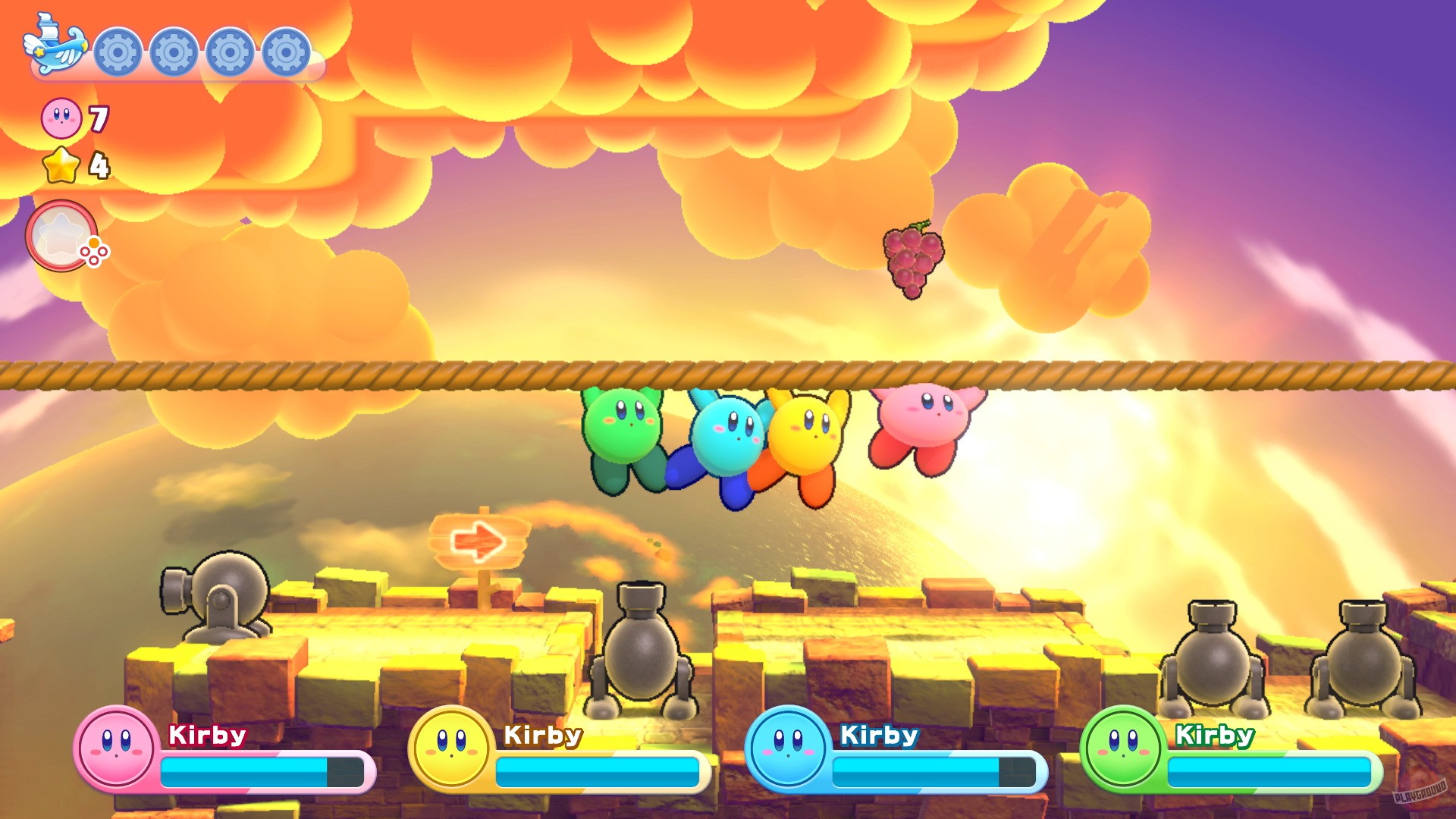Select the pink Kirby lives counter icon
Screen dimensions: 1456x819
pos(61,118)
